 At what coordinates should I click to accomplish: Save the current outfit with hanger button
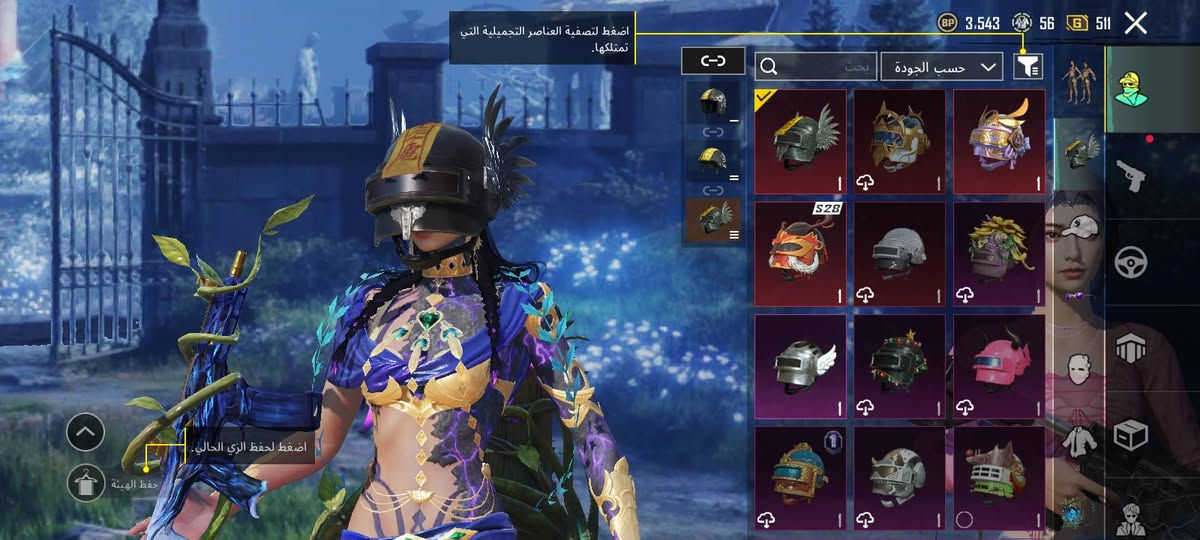tap(86, 484)
